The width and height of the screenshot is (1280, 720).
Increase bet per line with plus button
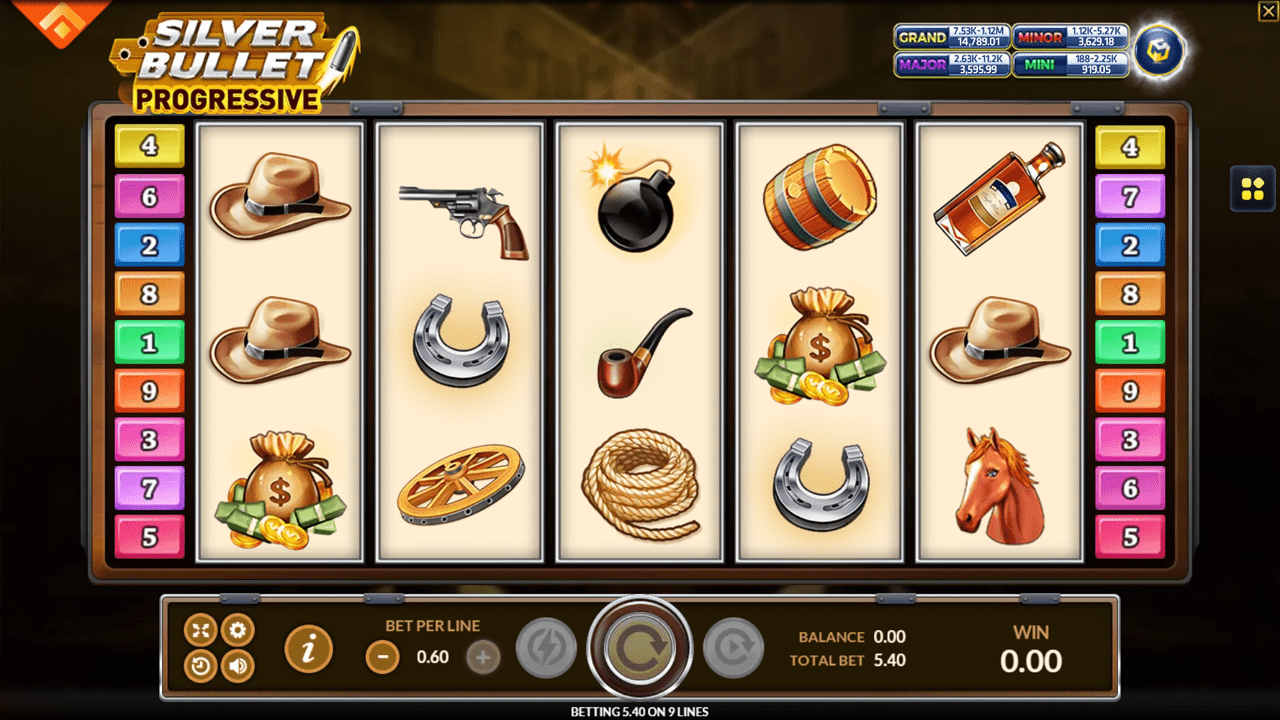pyautogui.click(x=483, y=657)
